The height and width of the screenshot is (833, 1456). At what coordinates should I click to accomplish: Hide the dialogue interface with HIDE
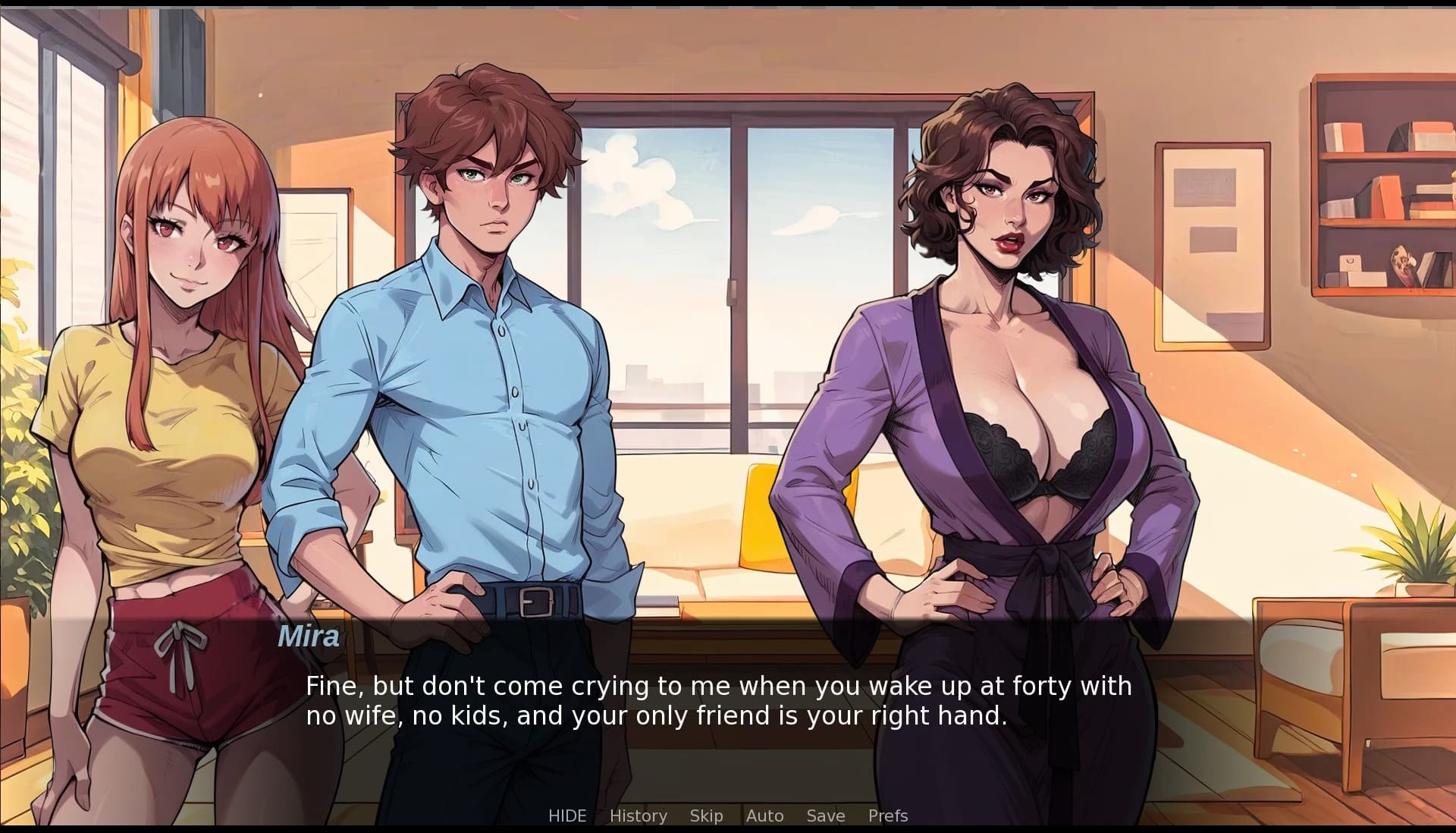click(x=567, y=816)
